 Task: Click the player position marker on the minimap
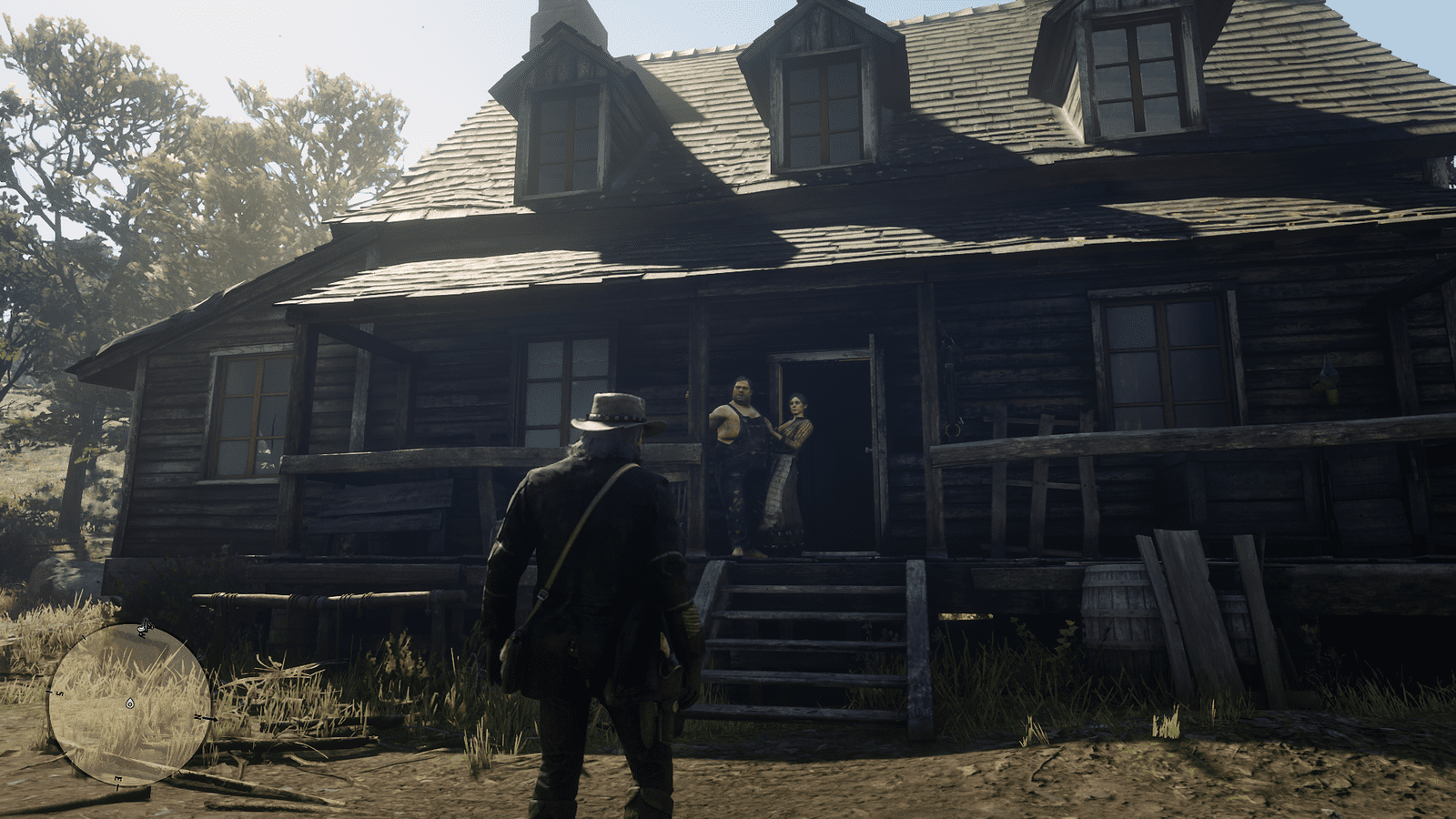coord(129,704)
